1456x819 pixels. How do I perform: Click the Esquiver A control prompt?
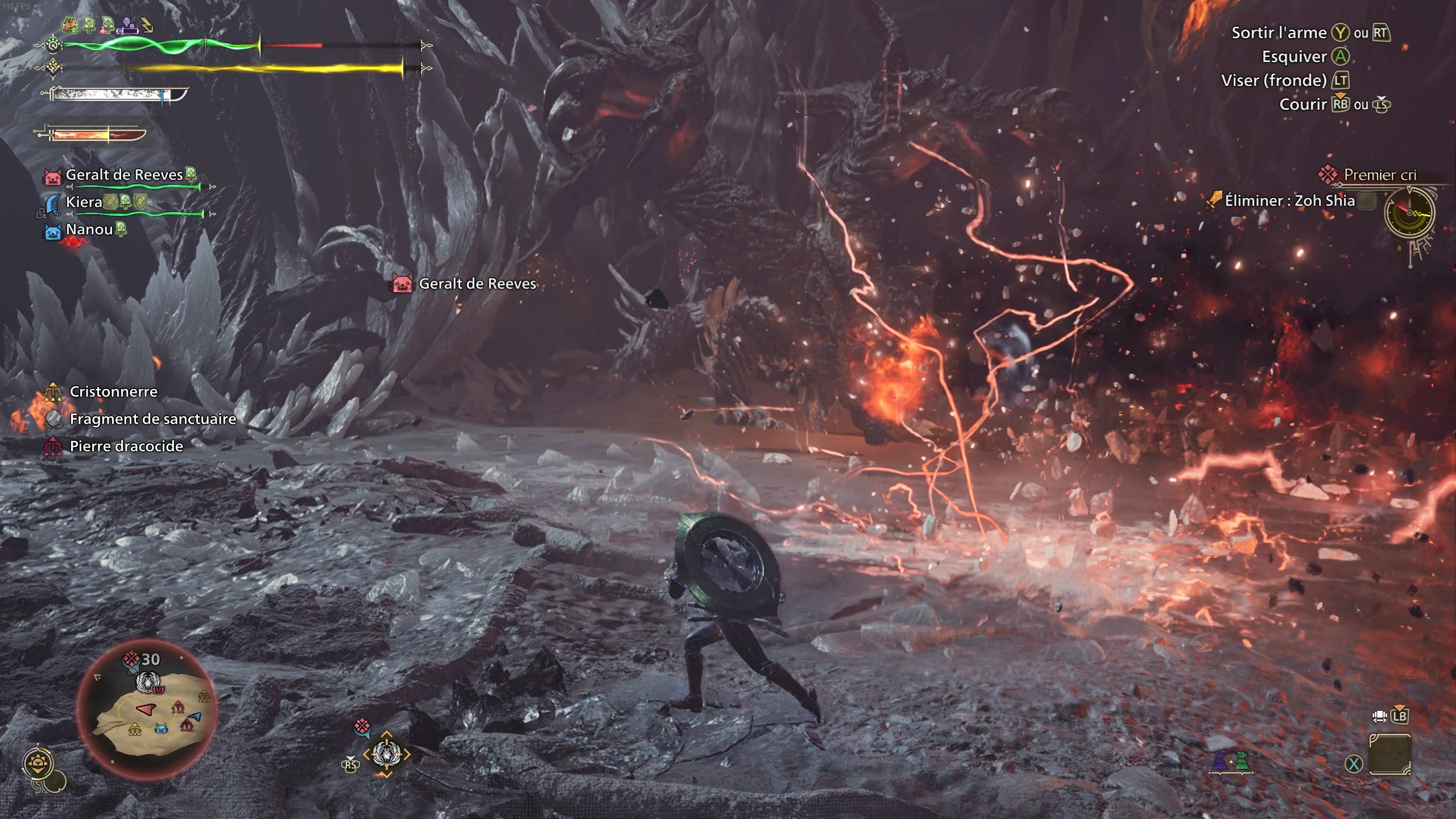click(1335, 56)
